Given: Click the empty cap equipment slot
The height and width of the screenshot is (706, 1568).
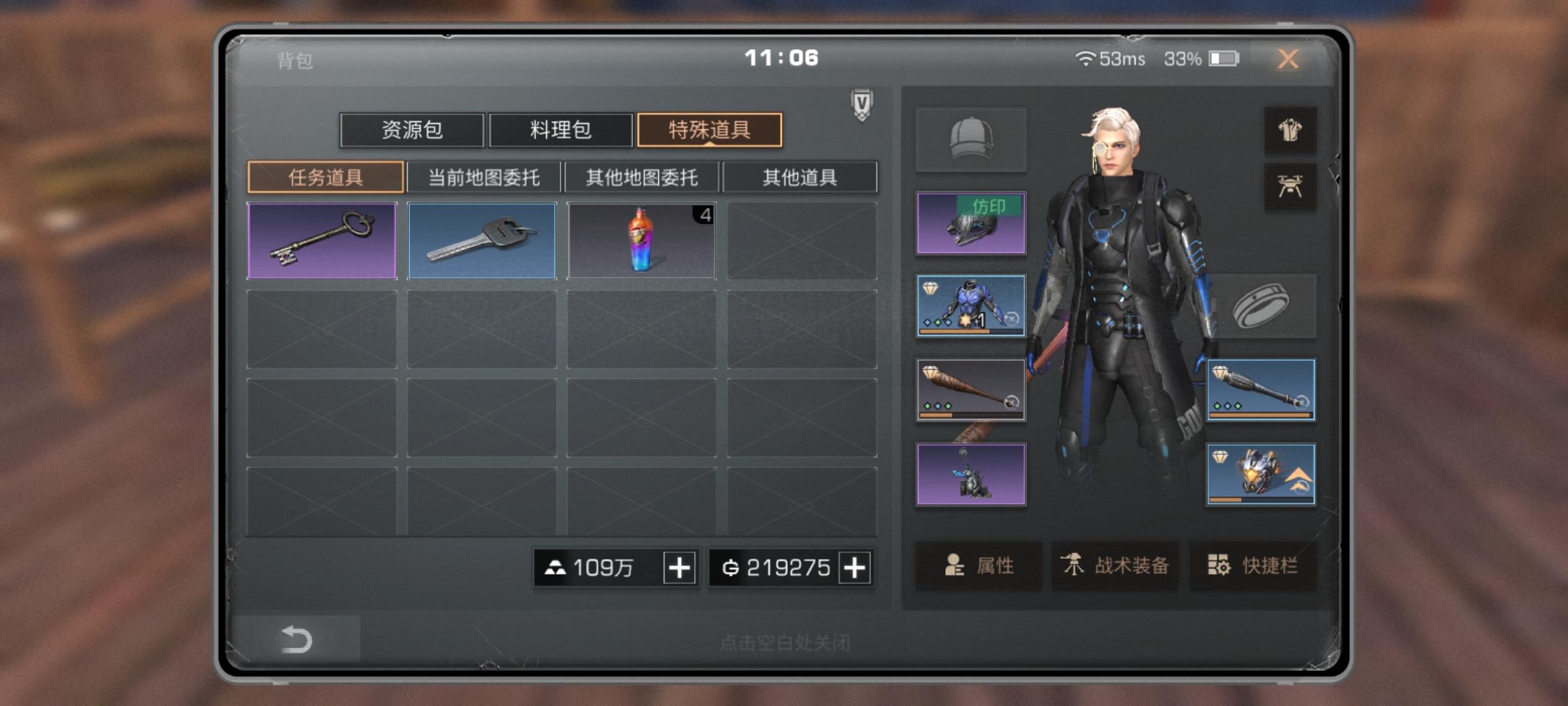Looking at the screenshot, I should (971, 139).
